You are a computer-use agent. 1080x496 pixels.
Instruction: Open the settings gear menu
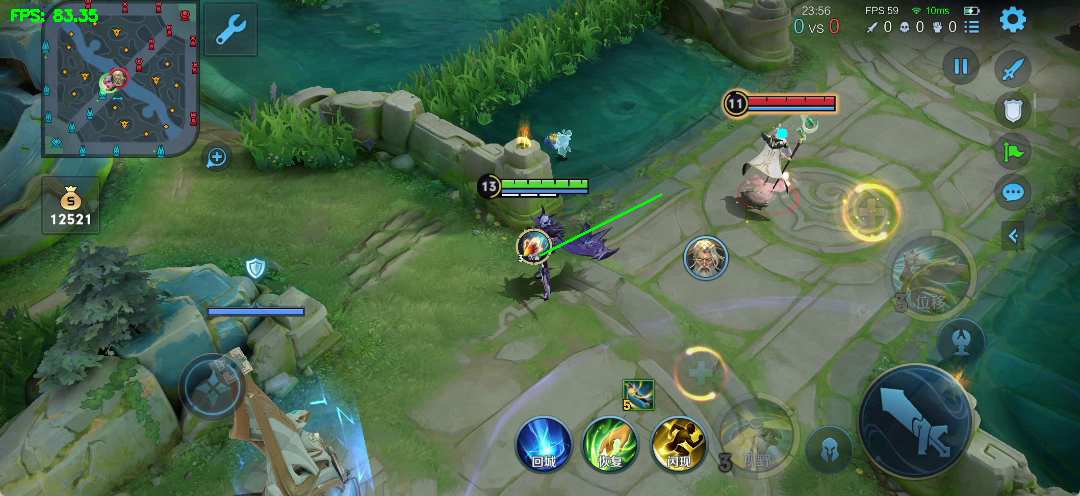1013,19
